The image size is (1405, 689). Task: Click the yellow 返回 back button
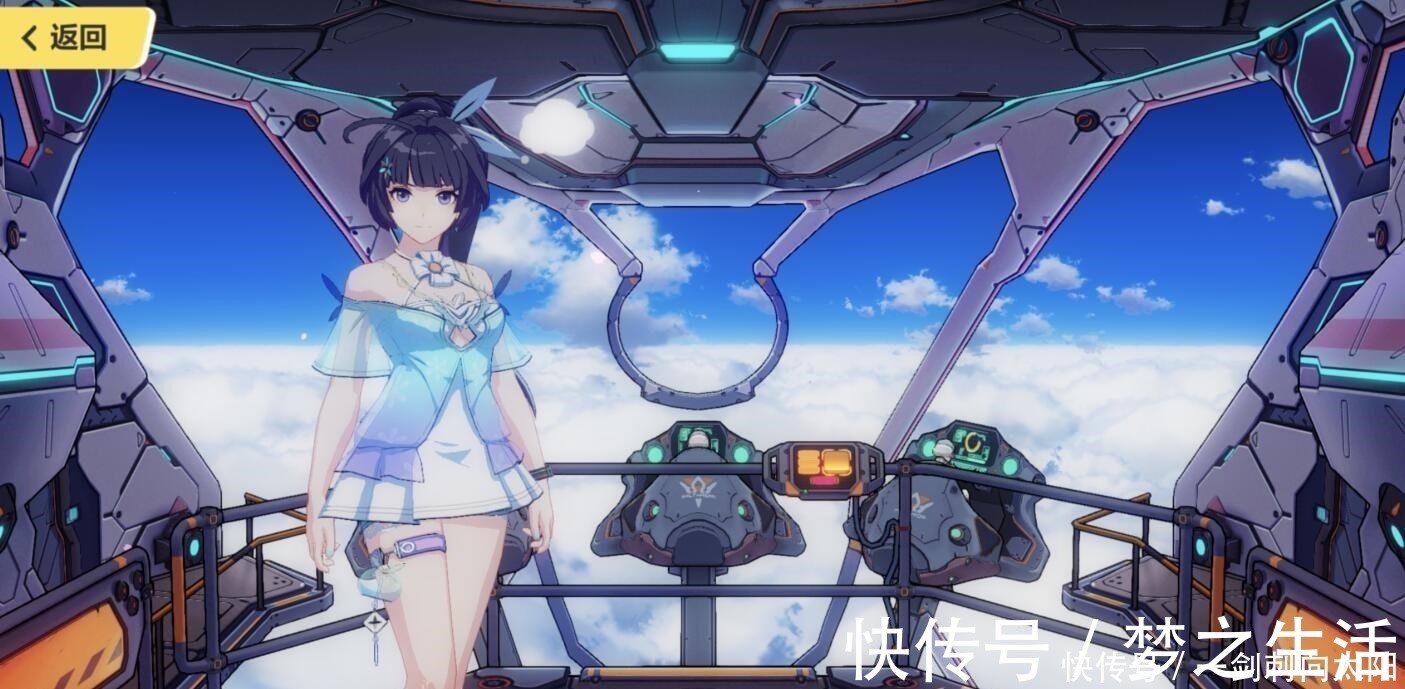[70, 38]
